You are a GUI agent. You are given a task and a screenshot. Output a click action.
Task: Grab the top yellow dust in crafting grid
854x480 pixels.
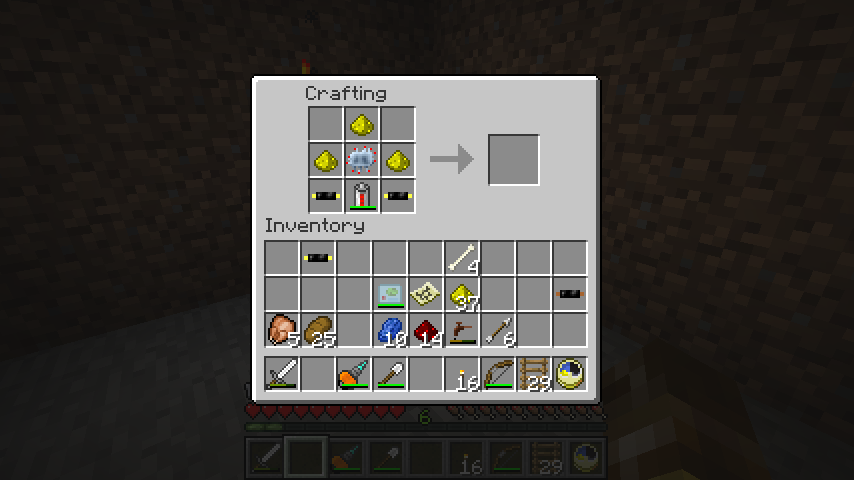click(x=361, y=124)
